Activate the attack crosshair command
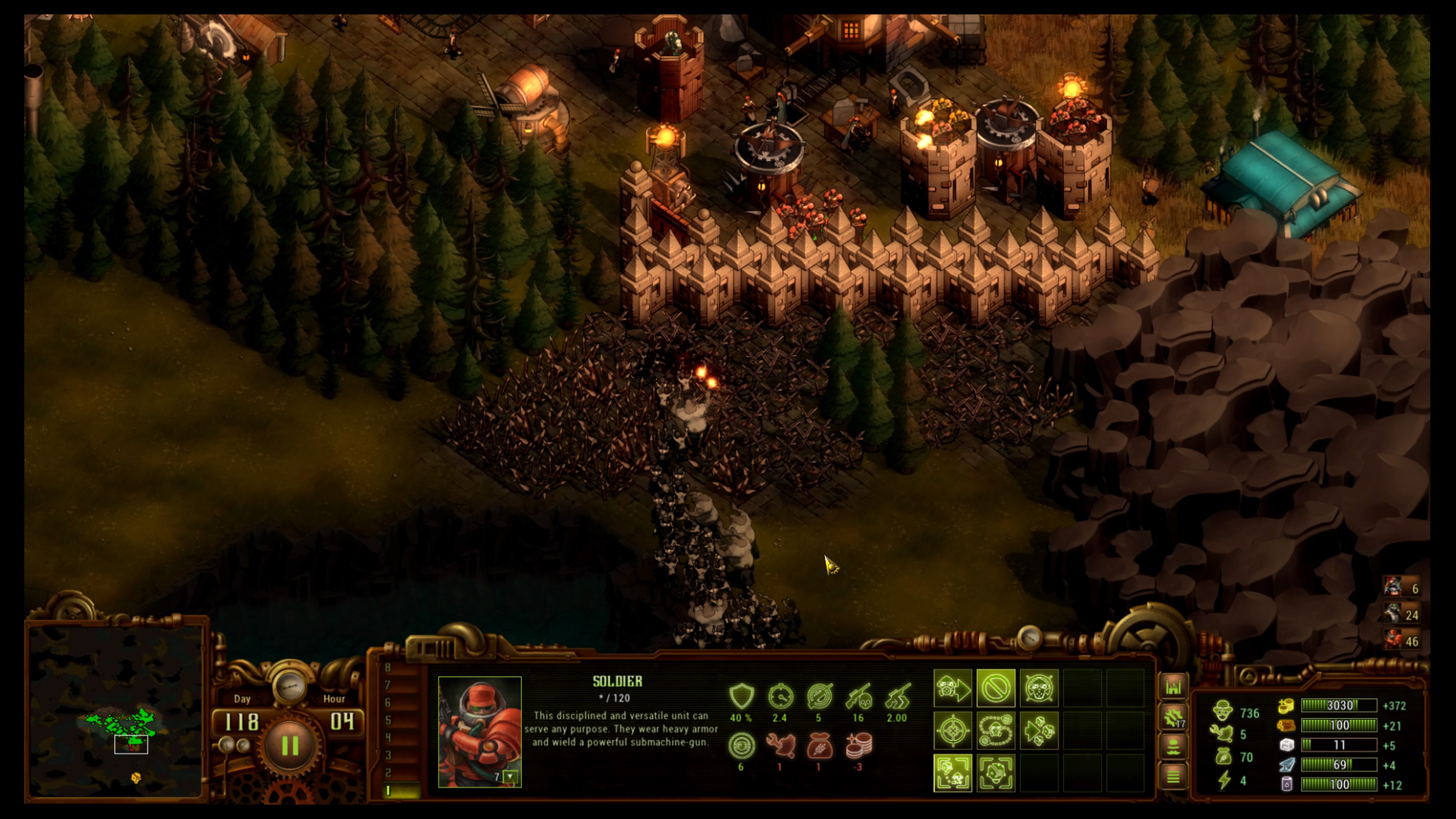This screenshot has width=1456, height=819. tap(952, 731)
